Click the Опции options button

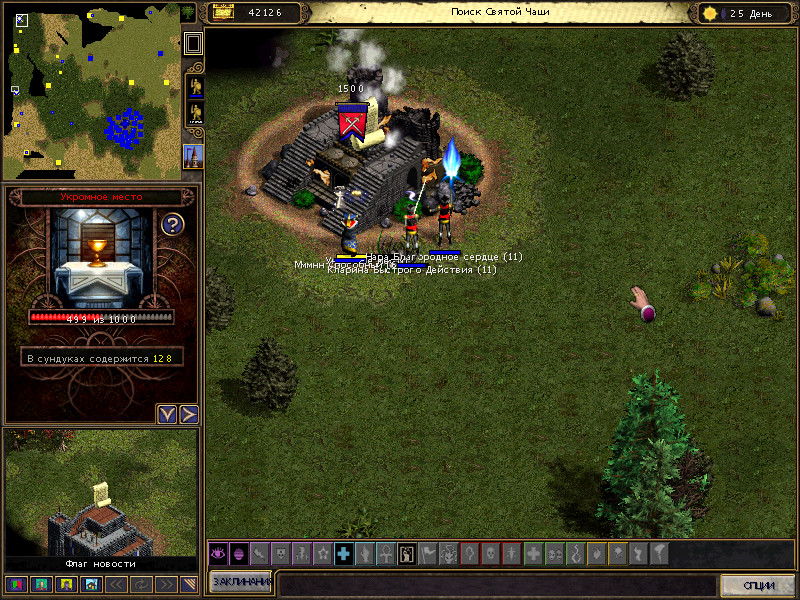759,584
